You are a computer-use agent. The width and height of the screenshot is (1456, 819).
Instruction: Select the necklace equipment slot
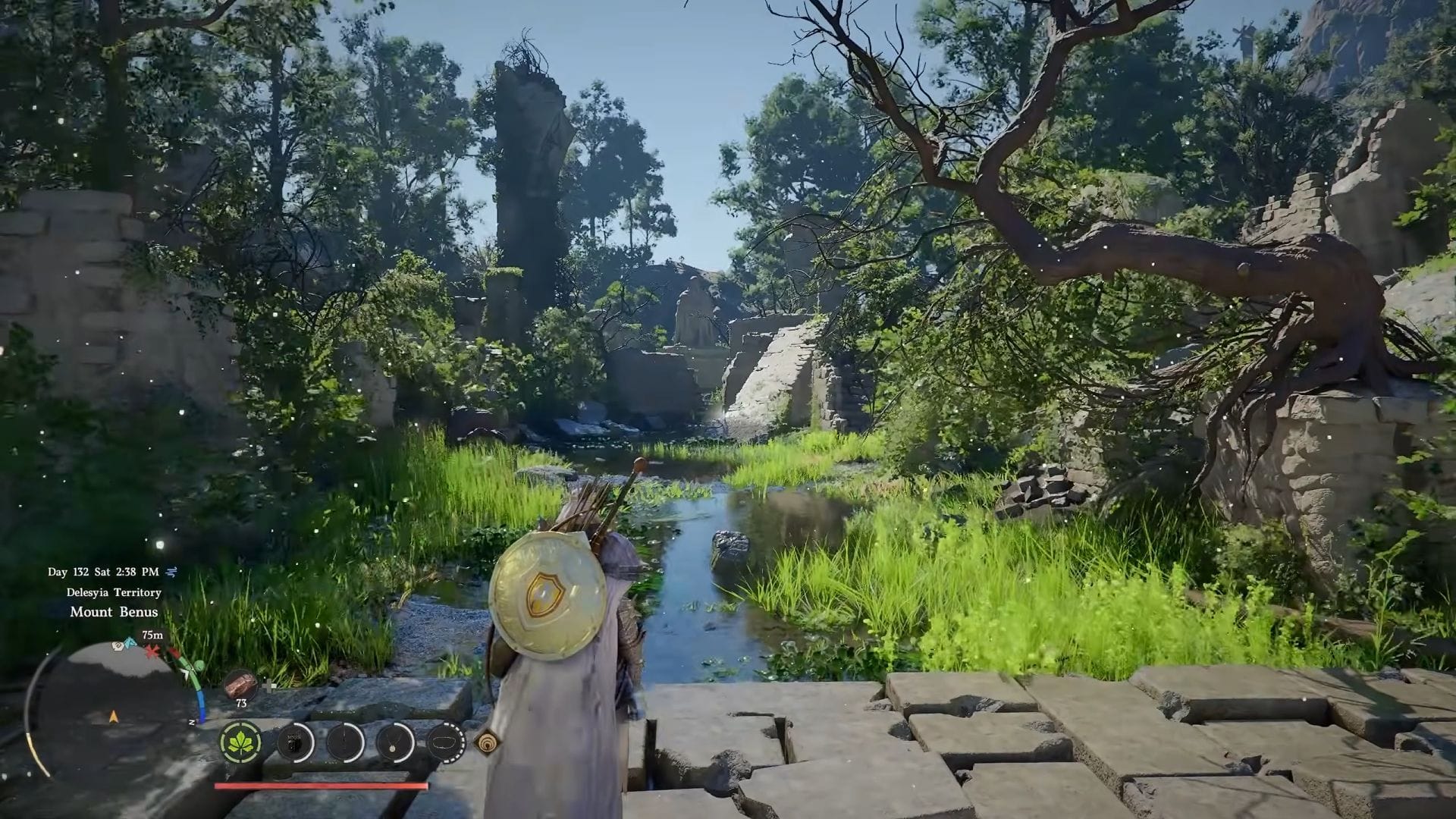click(395, 741)
